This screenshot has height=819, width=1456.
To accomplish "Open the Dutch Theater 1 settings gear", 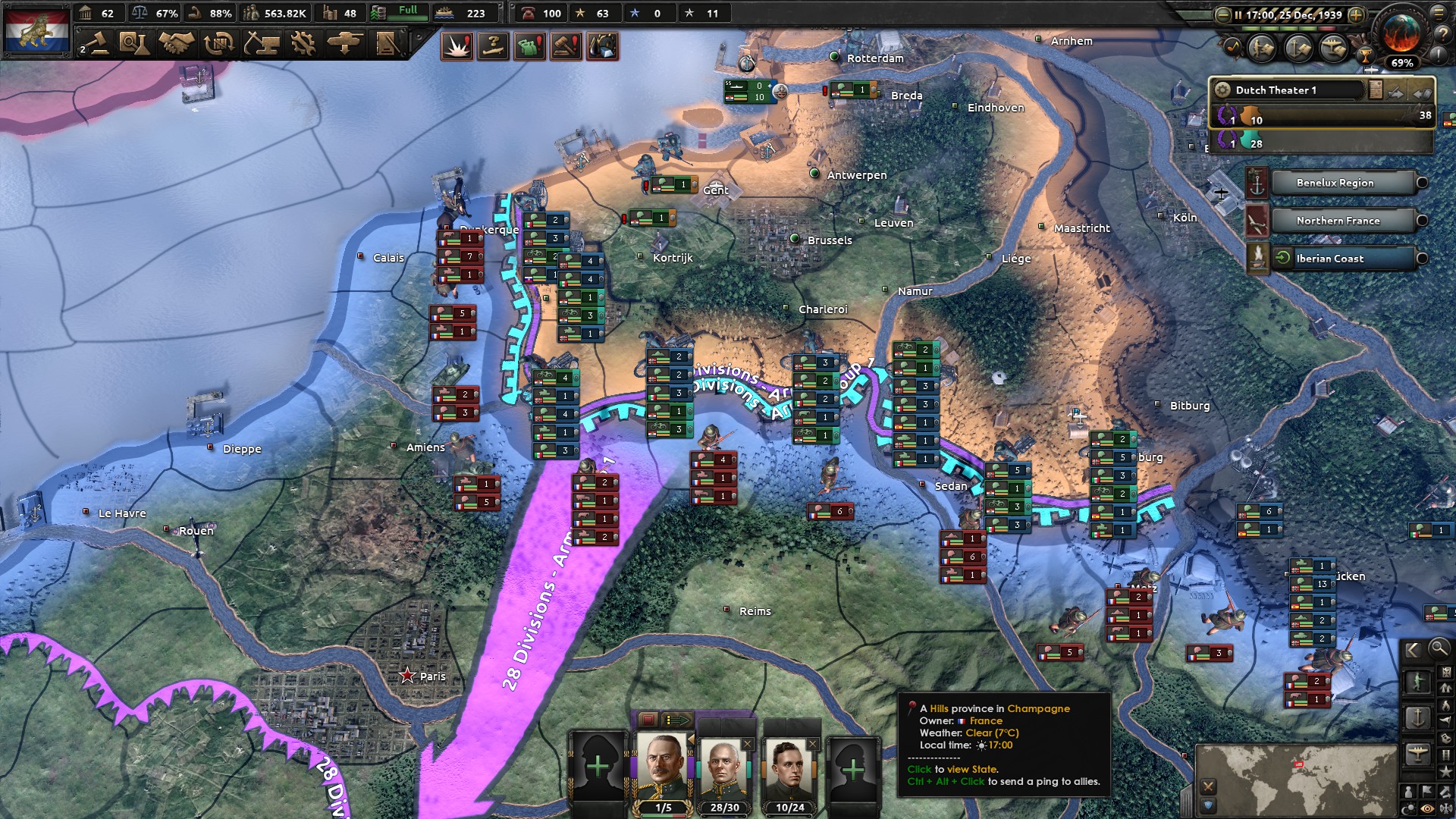I will tap(1223, 90).
